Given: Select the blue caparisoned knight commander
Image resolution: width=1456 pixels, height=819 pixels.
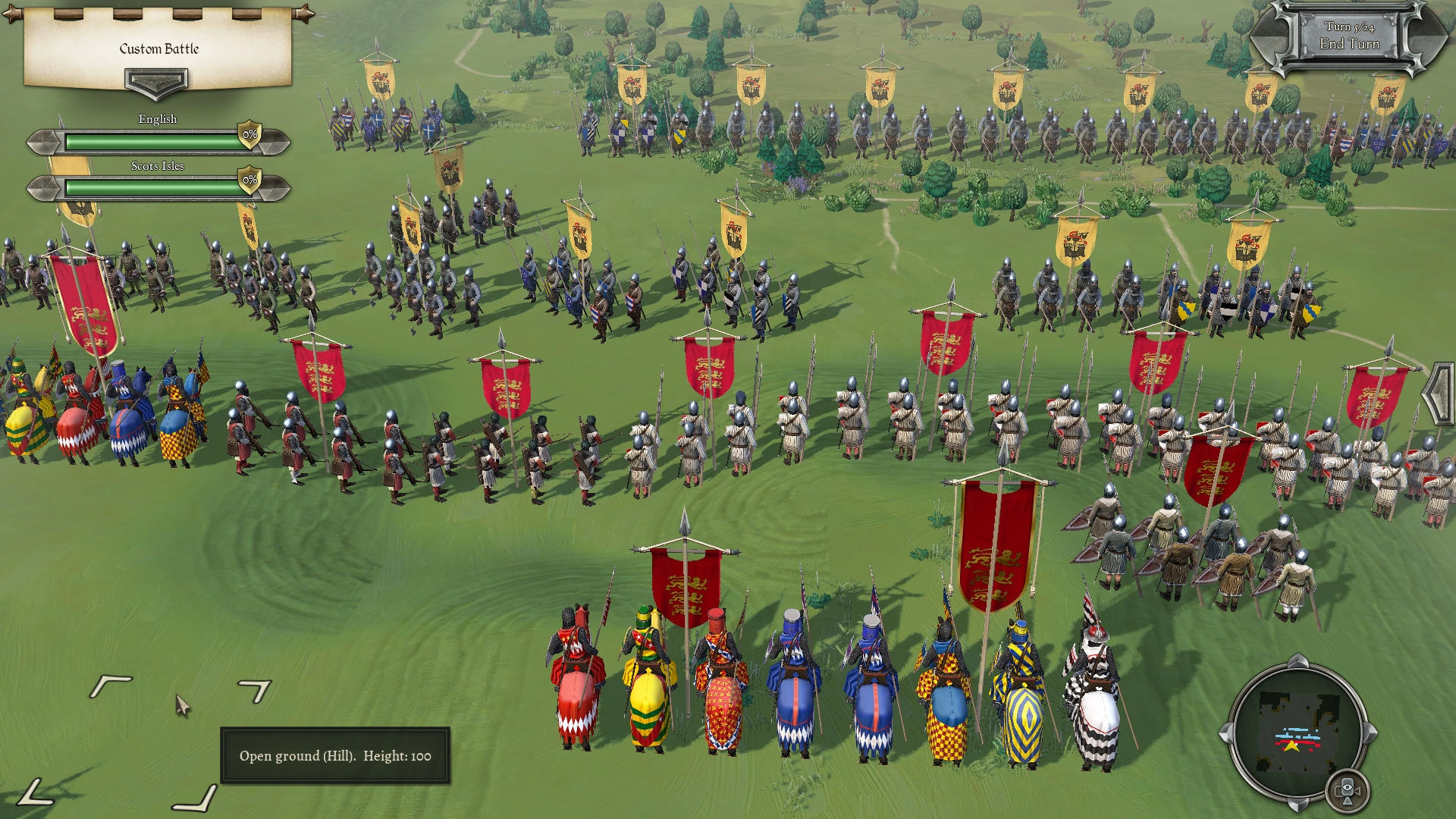Looking at the screenshot, I should click(x=792, y=682).
